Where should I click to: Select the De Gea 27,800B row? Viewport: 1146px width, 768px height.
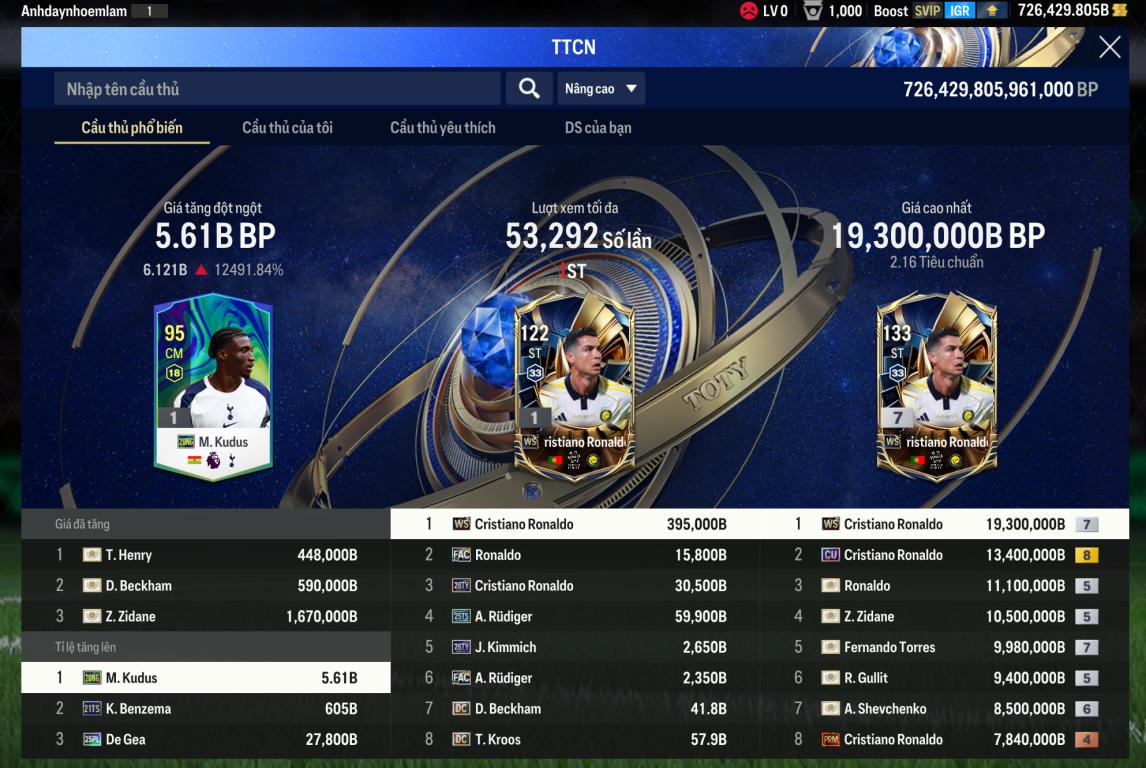[205, 740]
